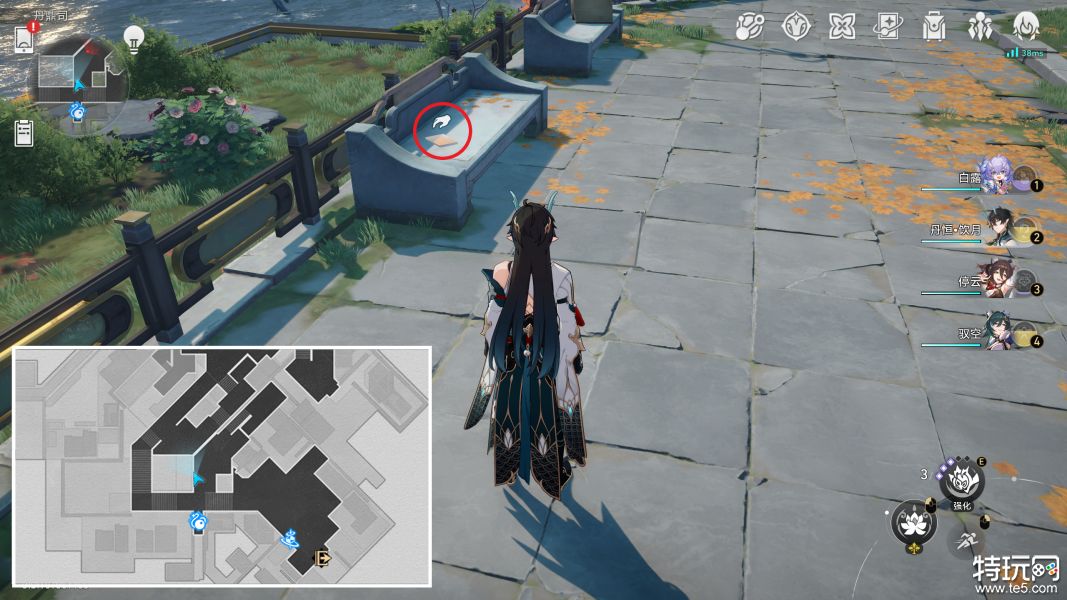This screenshot has height=600, width=1067.
Task: Activate the lotus attack button
Action: (912, 523)
